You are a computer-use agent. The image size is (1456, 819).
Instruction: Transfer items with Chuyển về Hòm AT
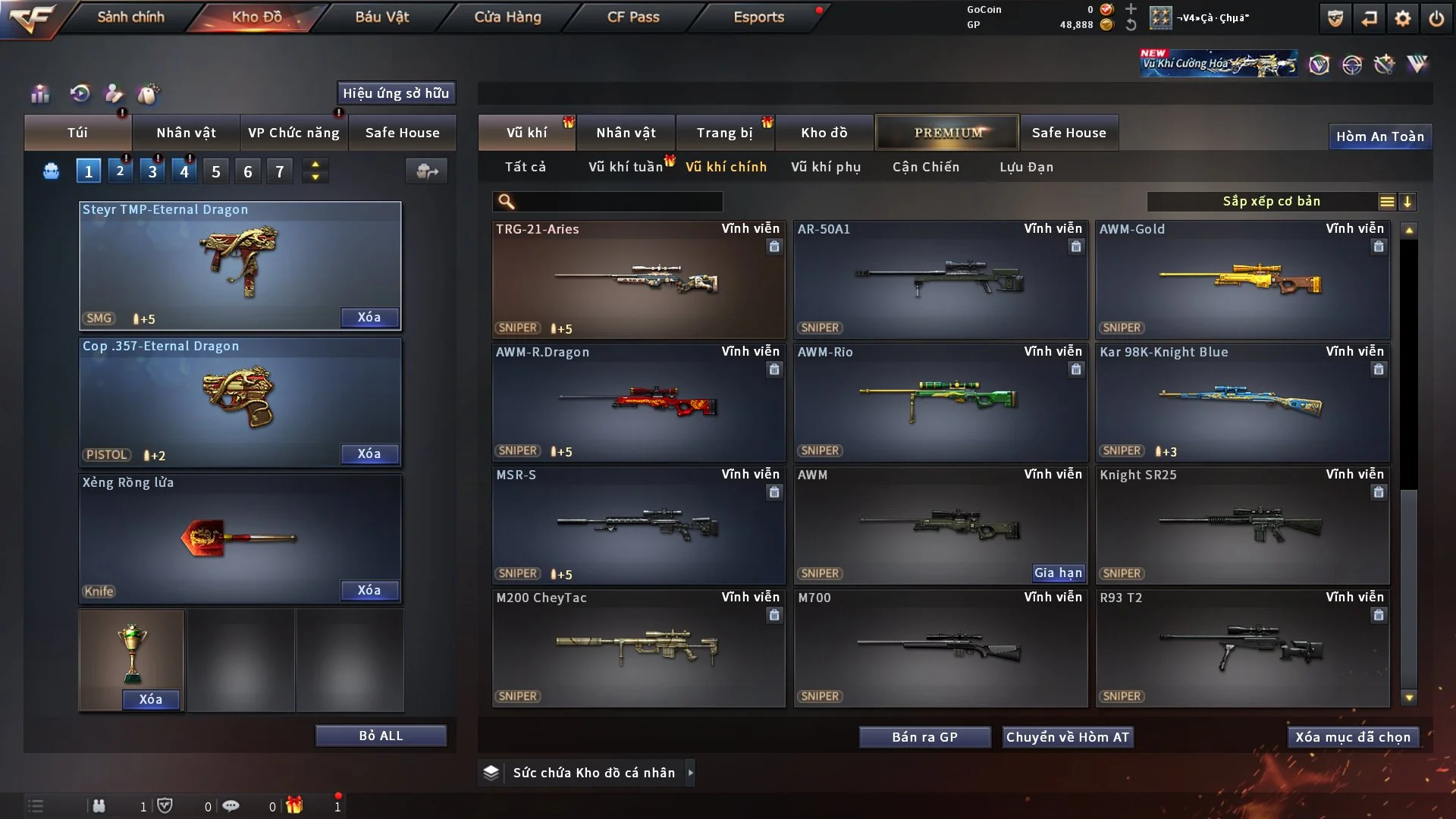pyautogui.click(x=1068, y=737)
